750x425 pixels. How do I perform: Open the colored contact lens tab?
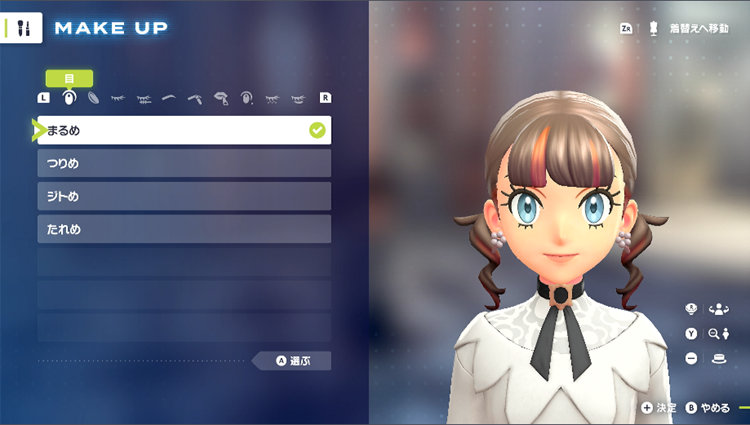(x=94, y=98)
